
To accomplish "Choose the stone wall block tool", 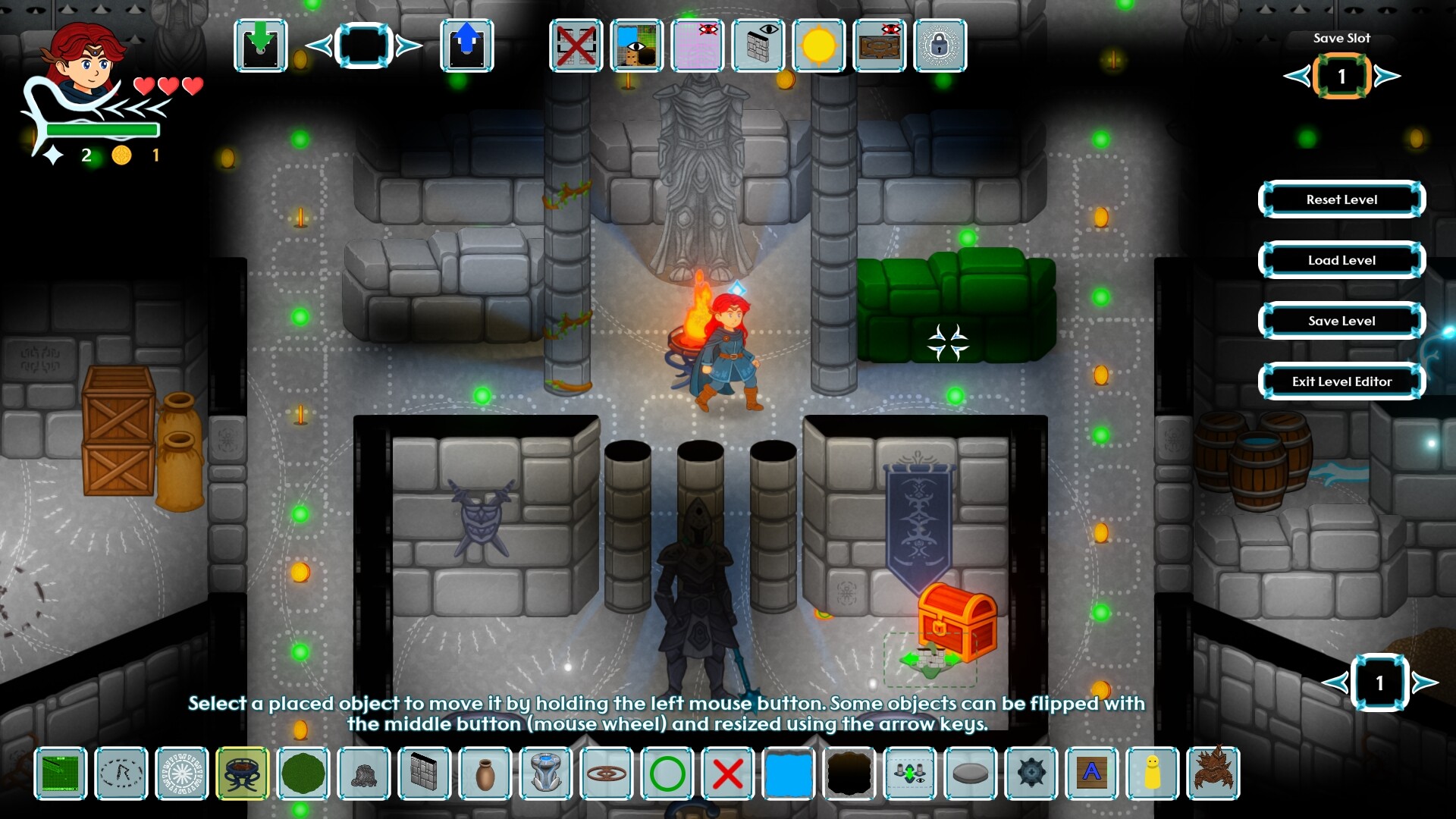I will [425, 773].
